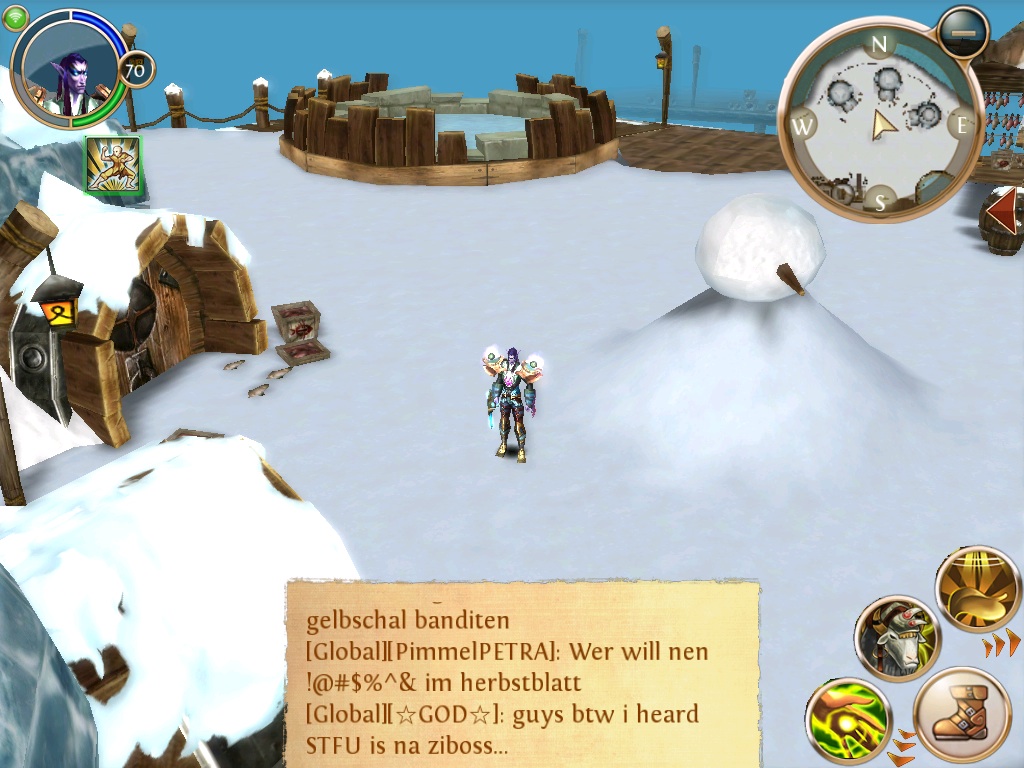Expand the red arrow side panel
Viewport: 1024px width, 768px height.
click(x=1002, y=212)
